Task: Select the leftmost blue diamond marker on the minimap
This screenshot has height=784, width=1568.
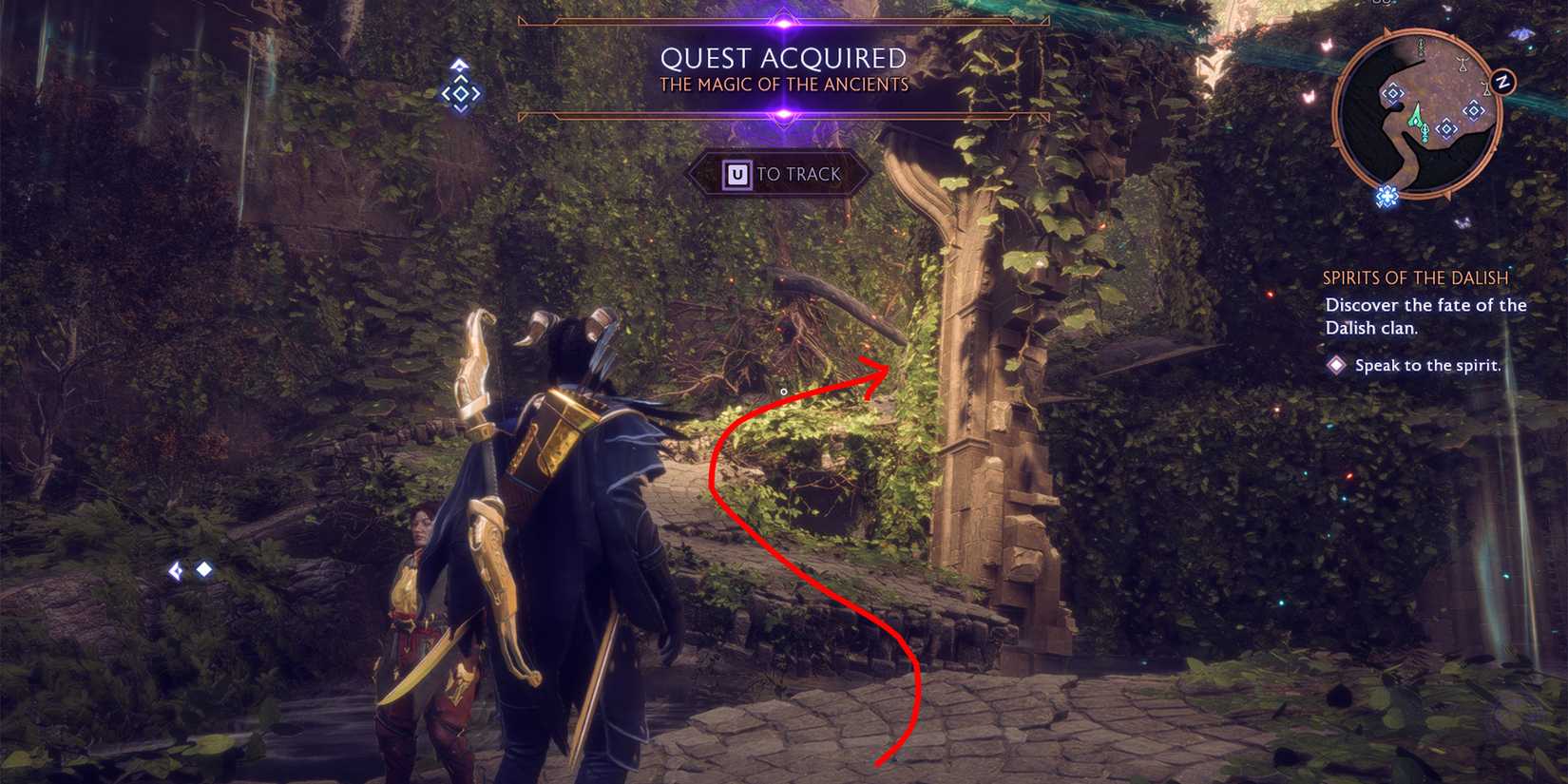Action: [1392, 93]
